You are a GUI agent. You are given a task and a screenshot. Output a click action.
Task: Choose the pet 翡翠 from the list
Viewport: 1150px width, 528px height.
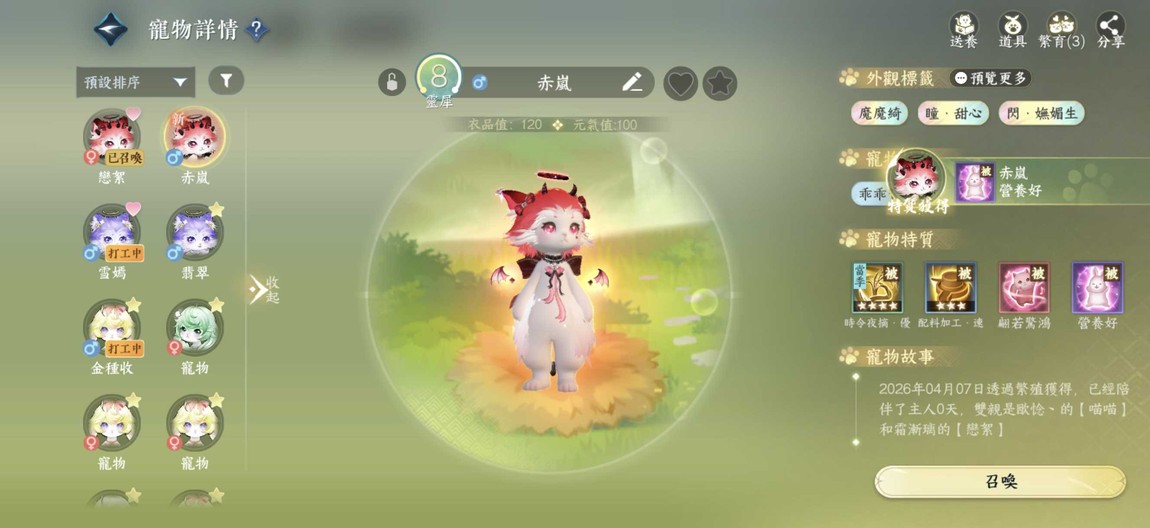pos(195,236)
